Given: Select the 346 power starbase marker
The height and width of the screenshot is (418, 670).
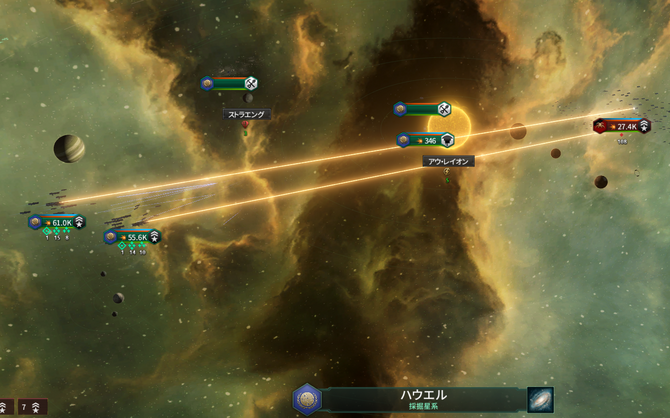Looking at the screenshot, I should (426, 141).
